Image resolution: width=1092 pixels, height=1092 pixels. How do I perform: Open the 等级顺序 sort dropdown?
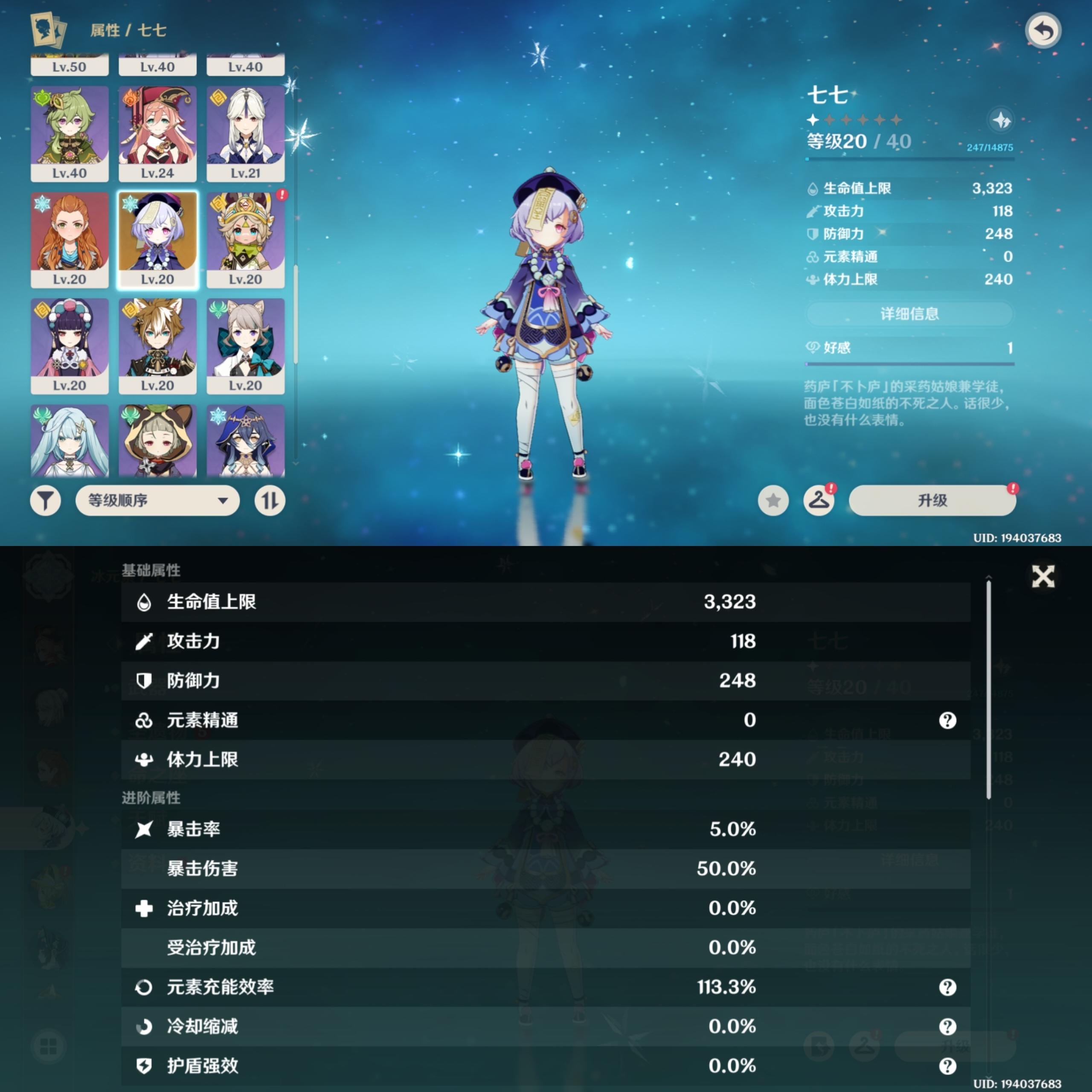click(x=157, y=501)
